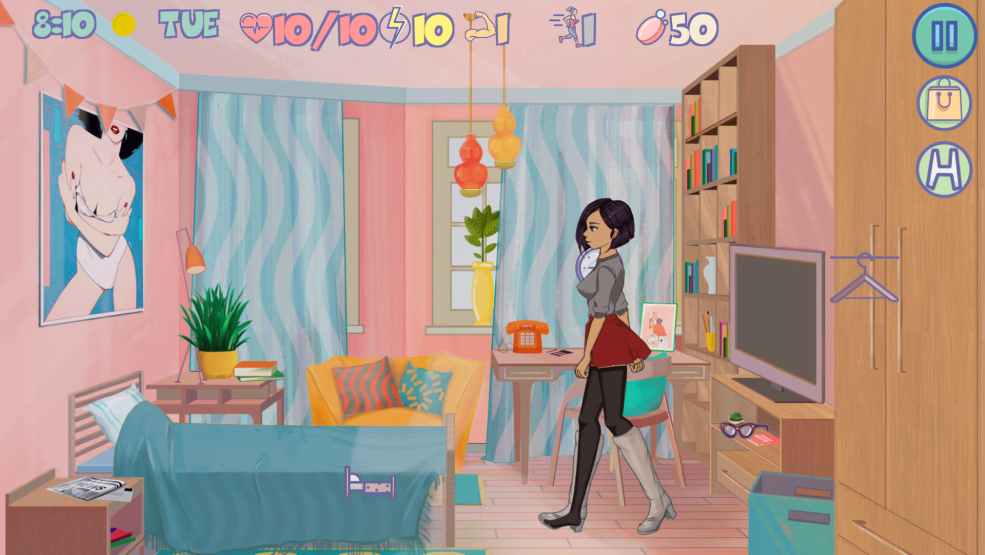Viewport: 985px width, 555px height.
Task: Tap the bed icon to sleep
Action: coord(369,483)
